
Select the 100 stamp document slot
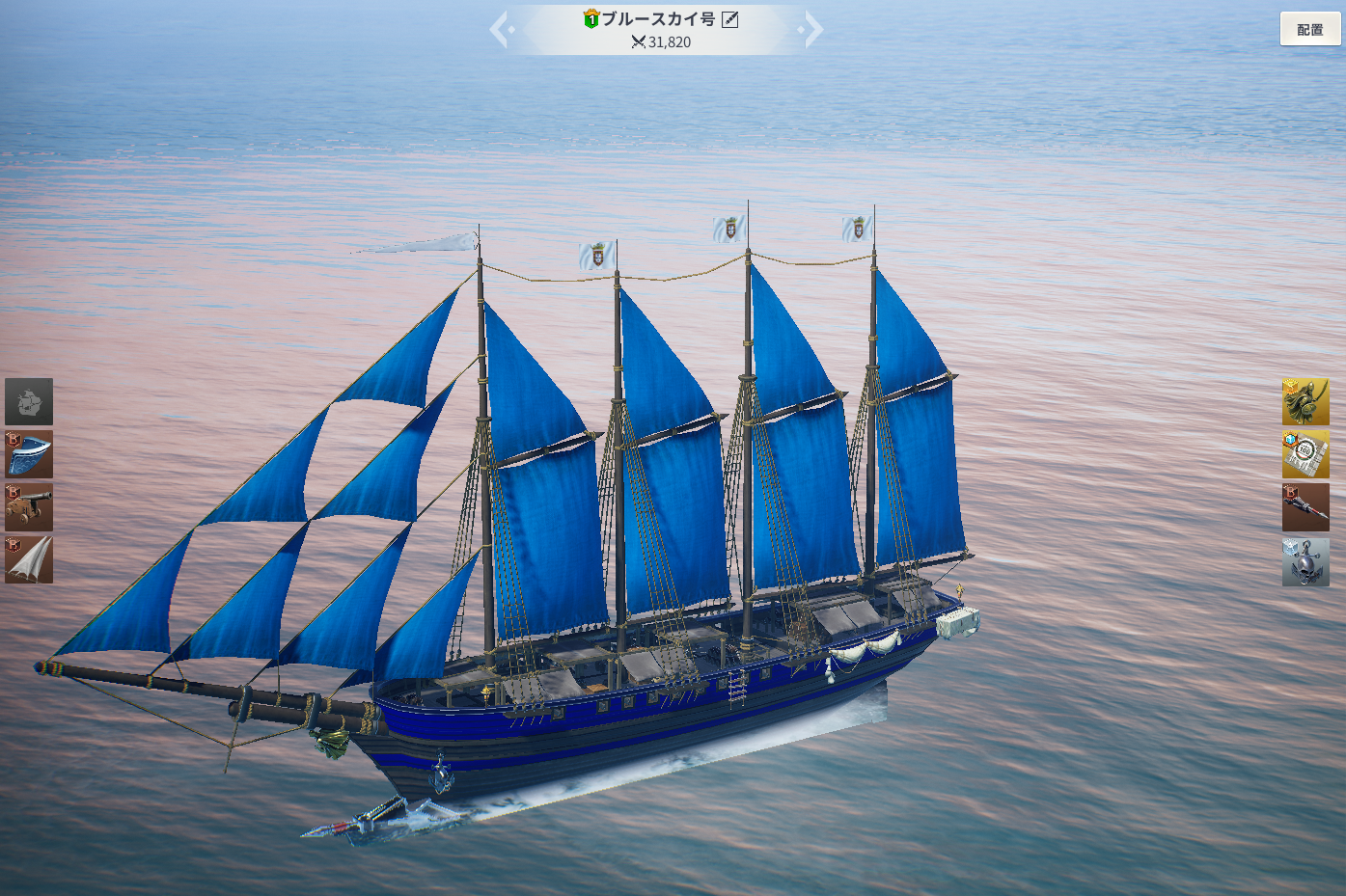(x=1305, y=454)
